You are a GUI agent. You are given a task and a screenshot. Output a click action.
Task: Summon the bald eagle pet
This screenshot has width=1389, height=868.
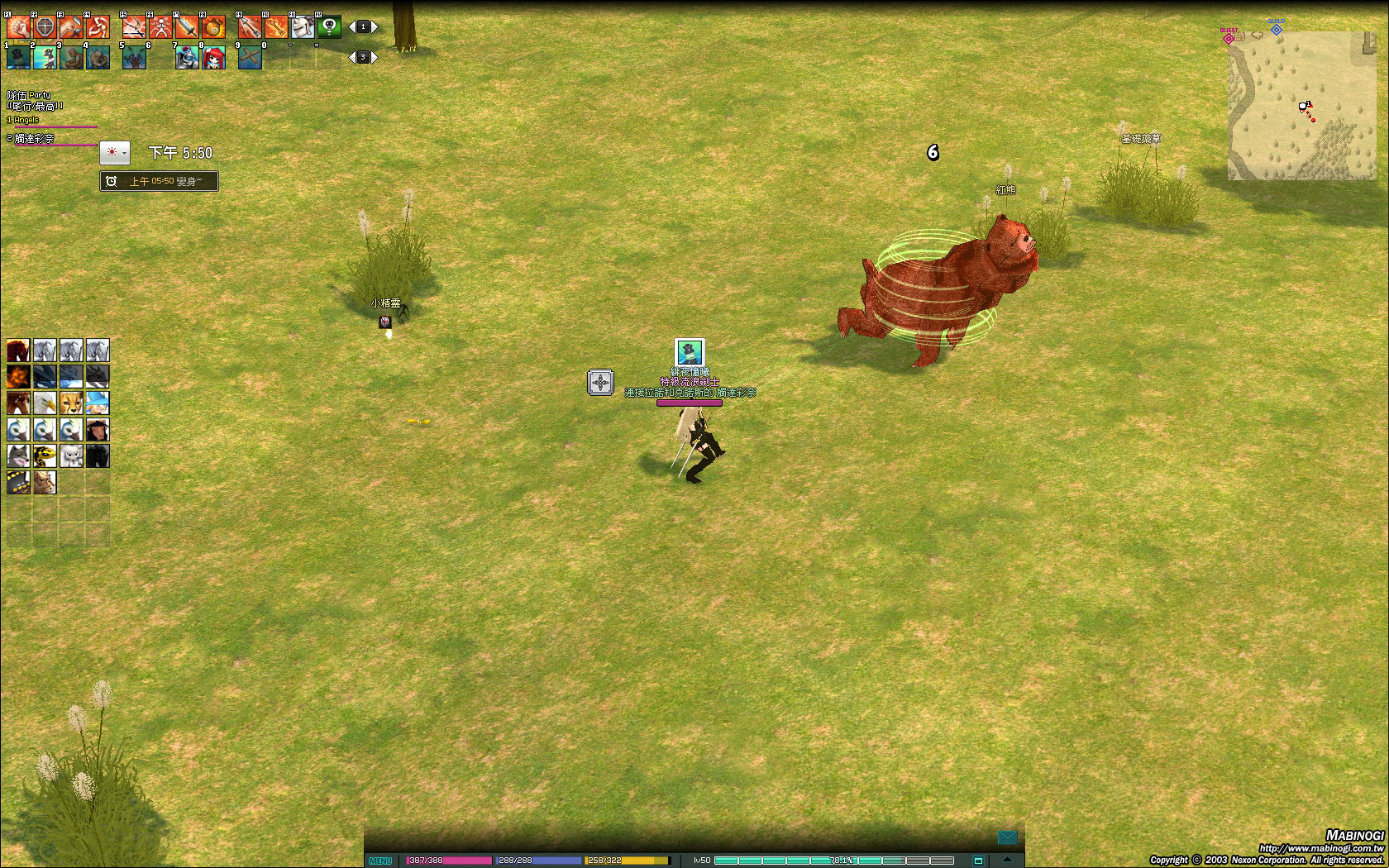pyautogui.click(x=45, y=403)
